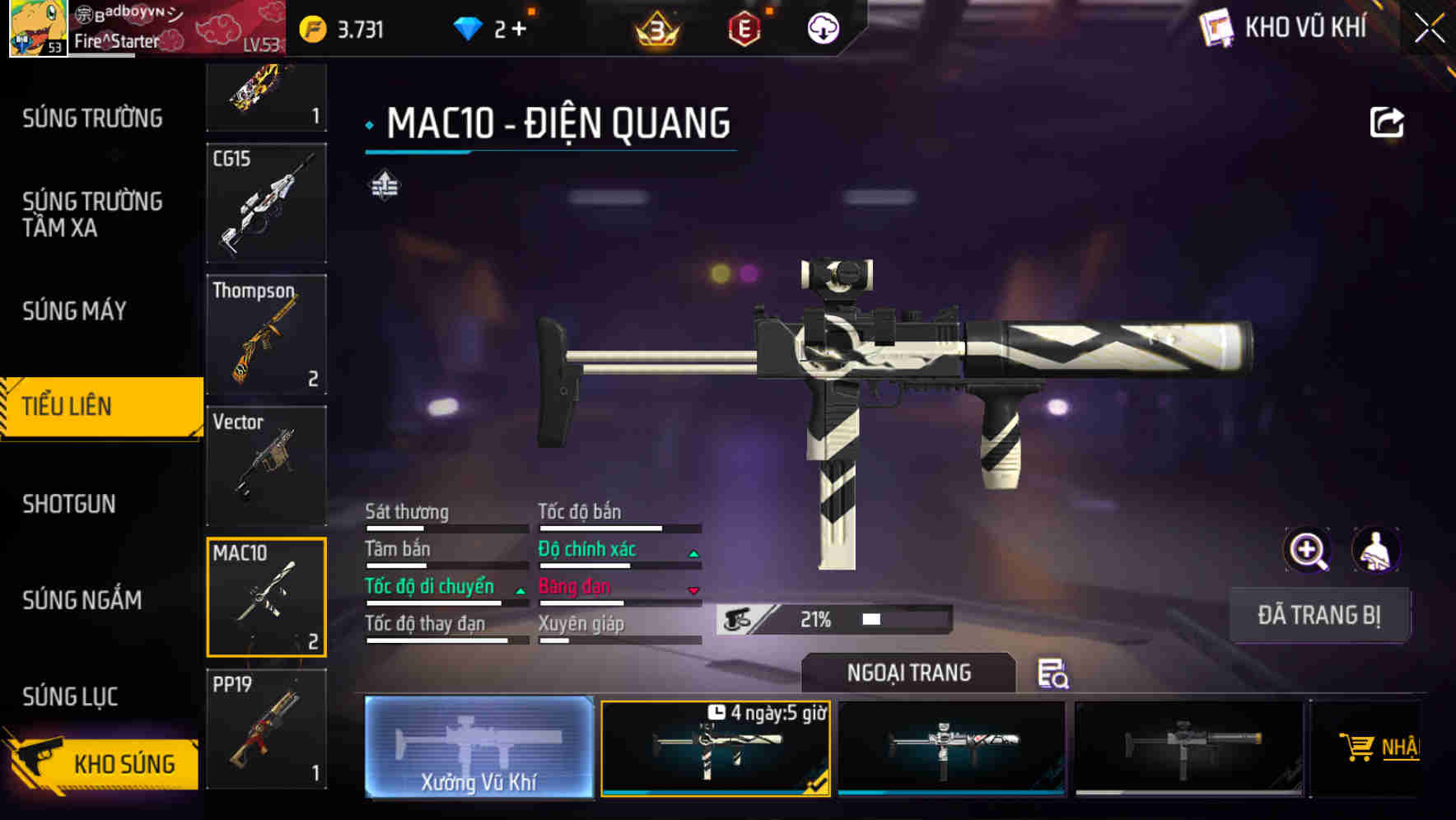
Task: Choose the Thompson weapon tile
Action: pyautogui.click(x=266, y=334)
